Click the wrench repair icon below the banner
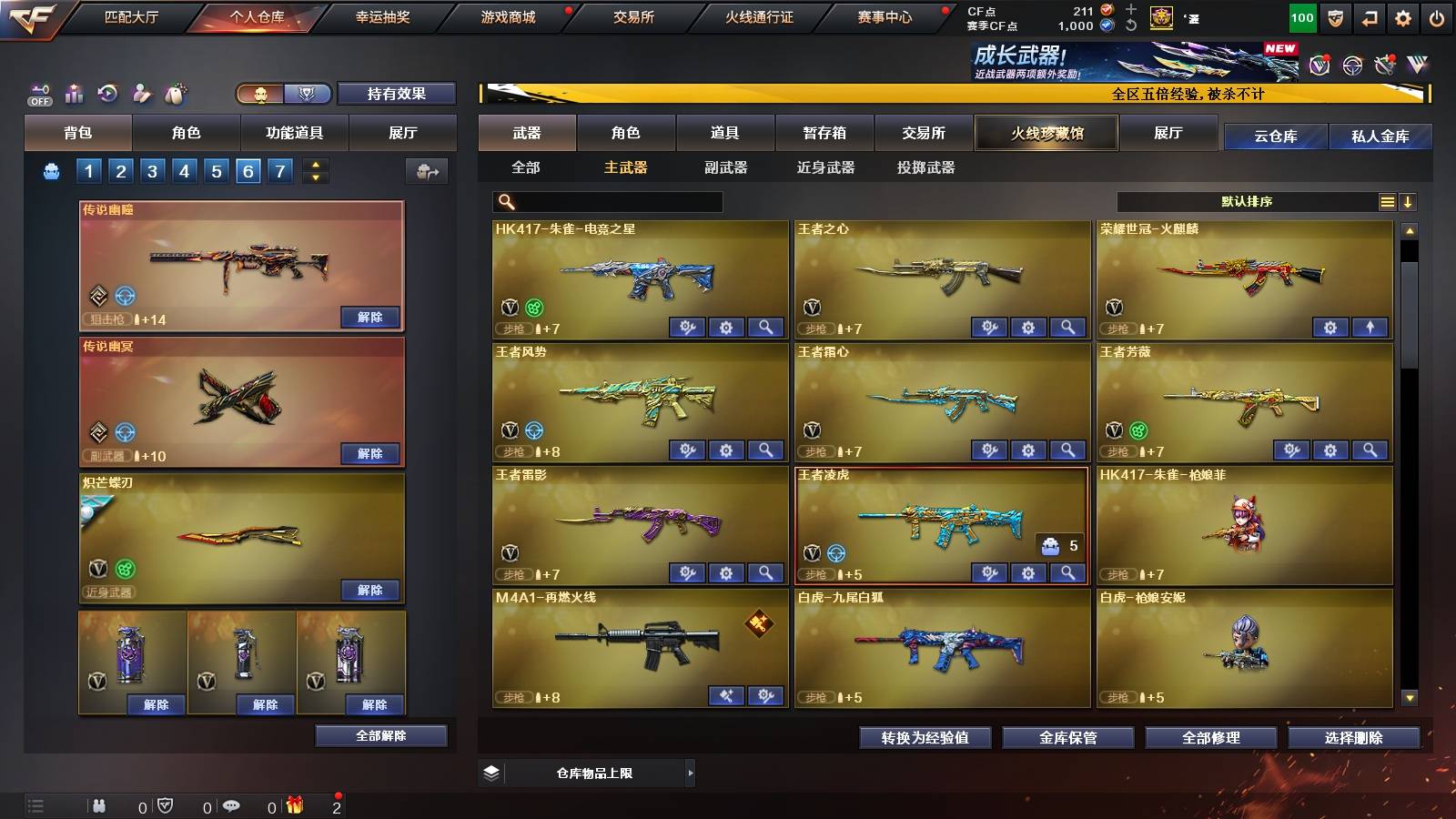Screen dimensions: 1456x819 click(1384, 66)
